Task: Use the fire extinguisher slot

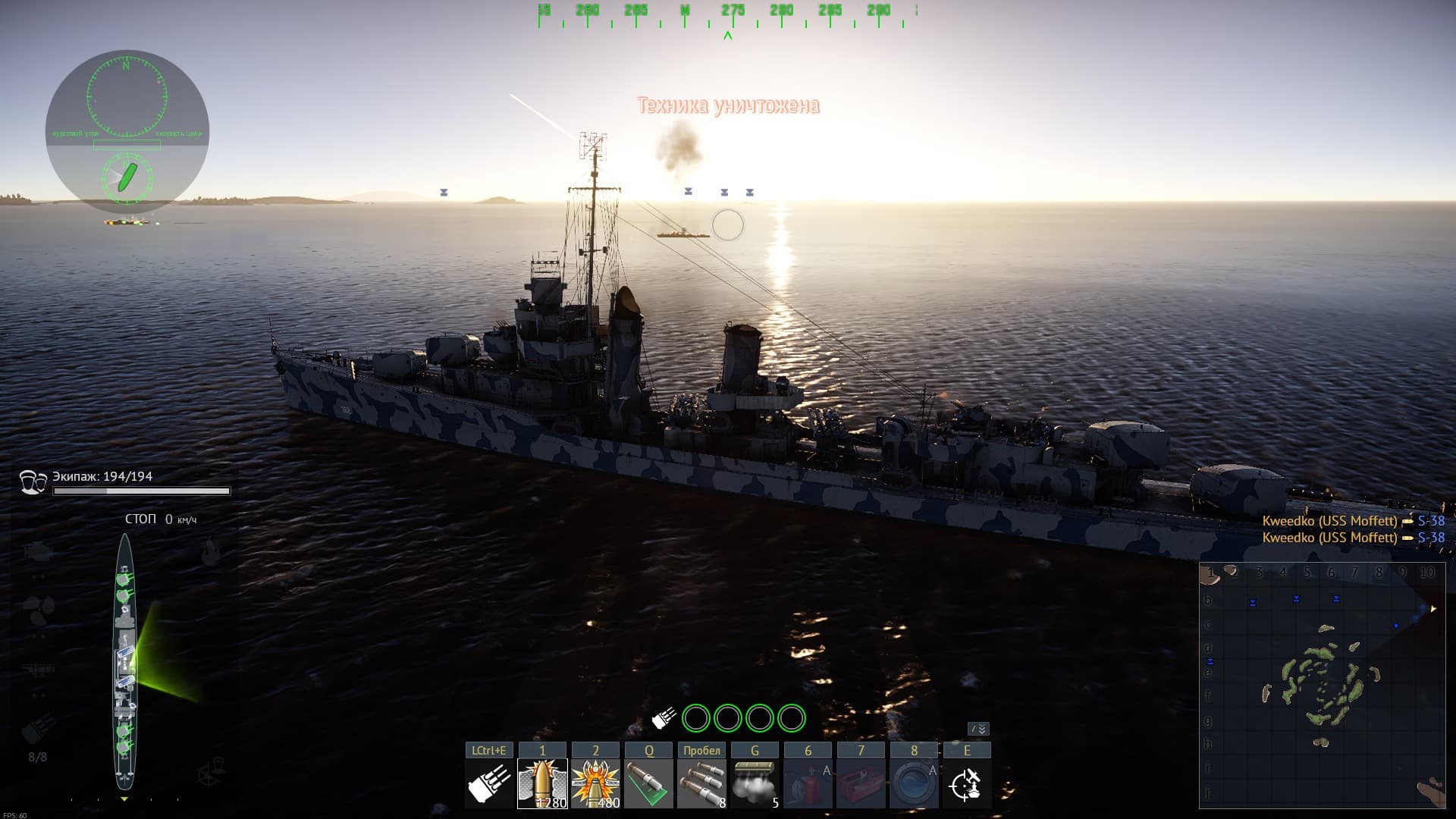Action: click(808, 783)
